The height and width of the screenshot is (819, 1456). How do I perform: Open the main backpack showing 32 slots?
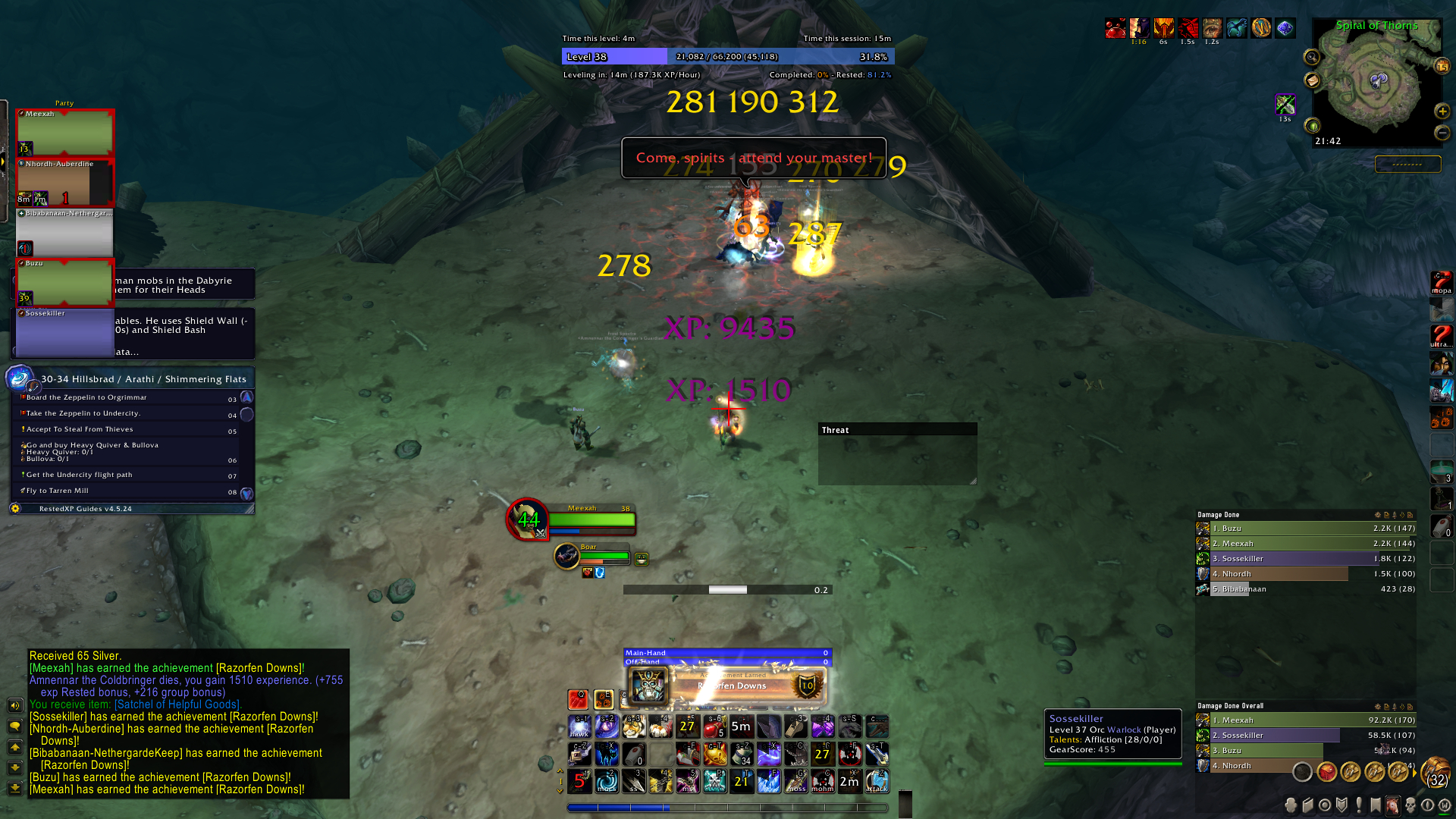pos(1436,773)
